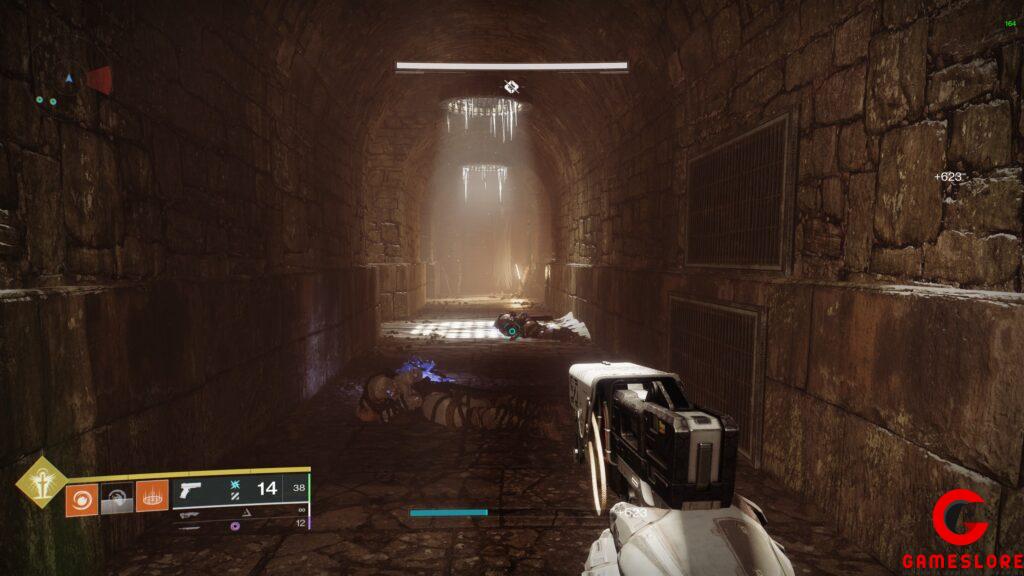The height and width of the screenshot is (576, 1024).
Task: Click the boss skull marker under the health bar
Action: pyautogui.click(x=511, y=87)
